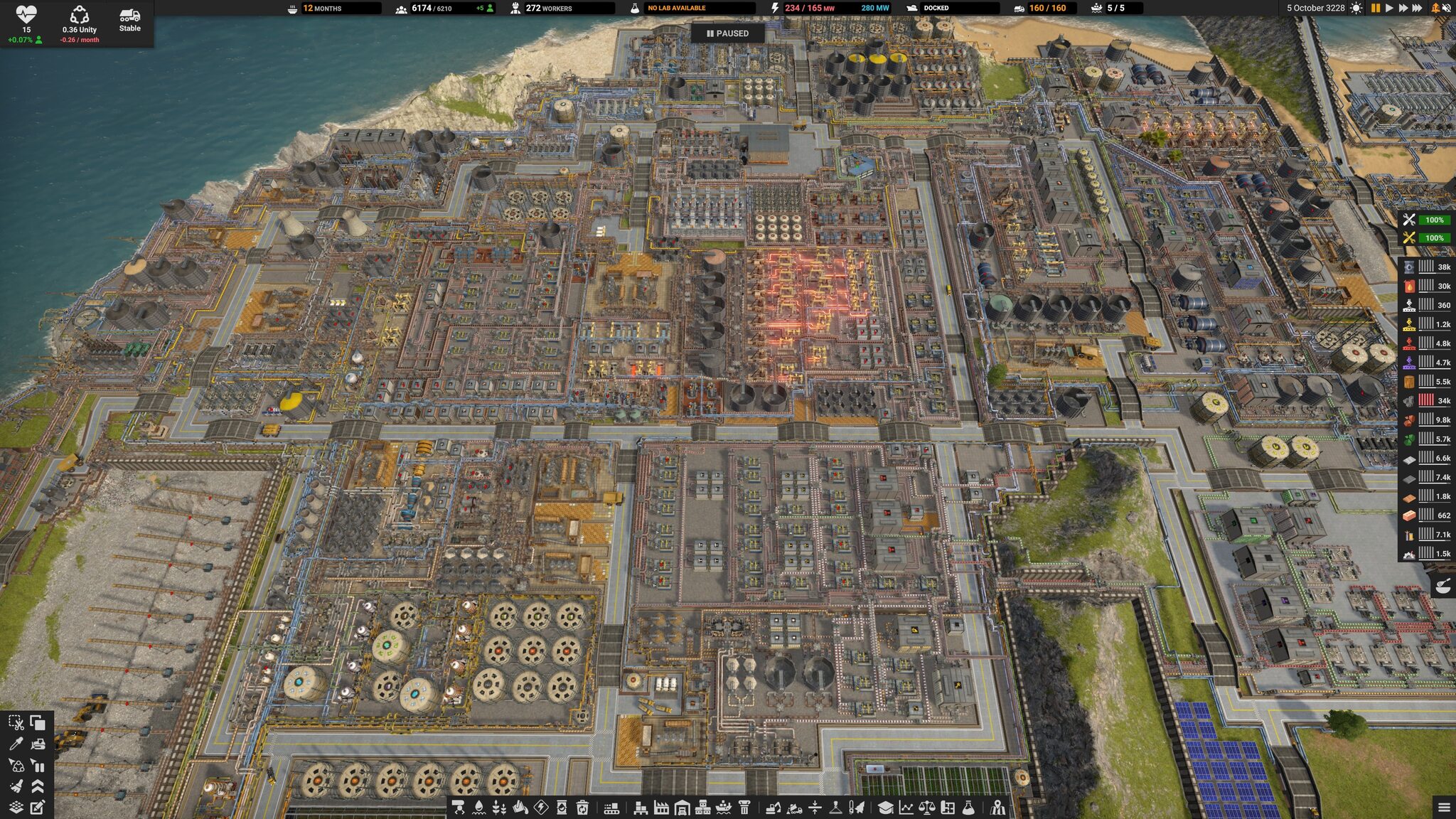Set game speed to triple fast-forward
The height and width of the screenshot is (819, 1456).
(x=1417, y=8)
